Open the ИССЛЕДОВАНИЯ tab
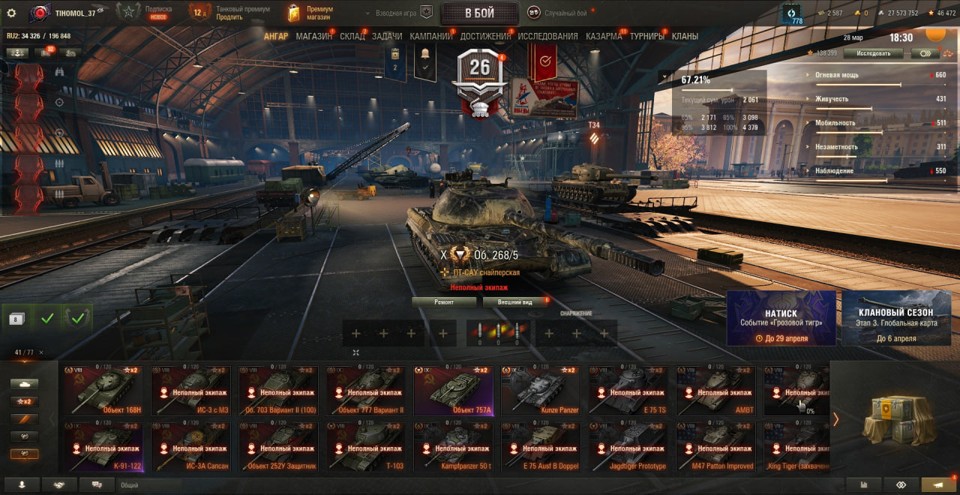Screen dimensions: 960x495 pos(547,36)
